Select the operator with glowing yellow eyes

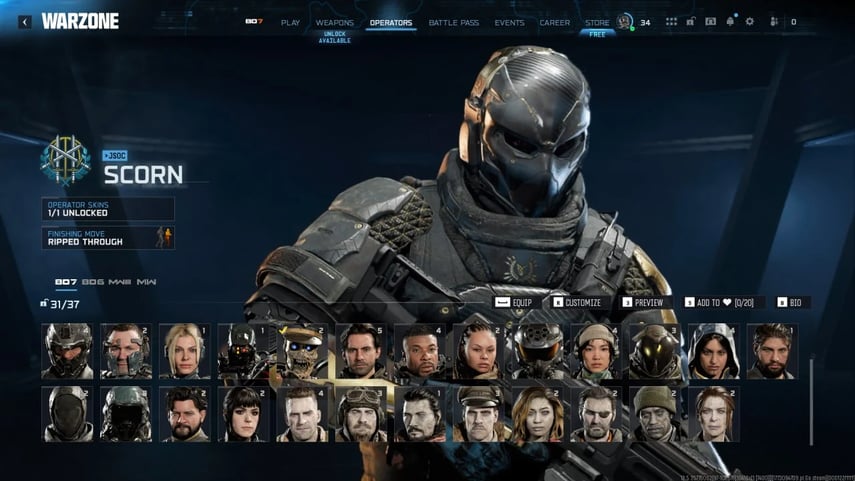click(655, 350)
